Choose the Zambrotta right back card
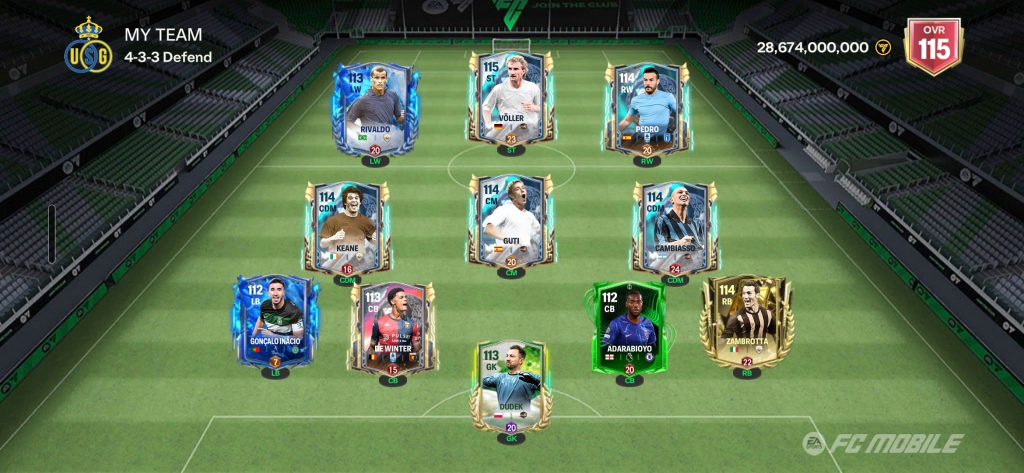 747,321
